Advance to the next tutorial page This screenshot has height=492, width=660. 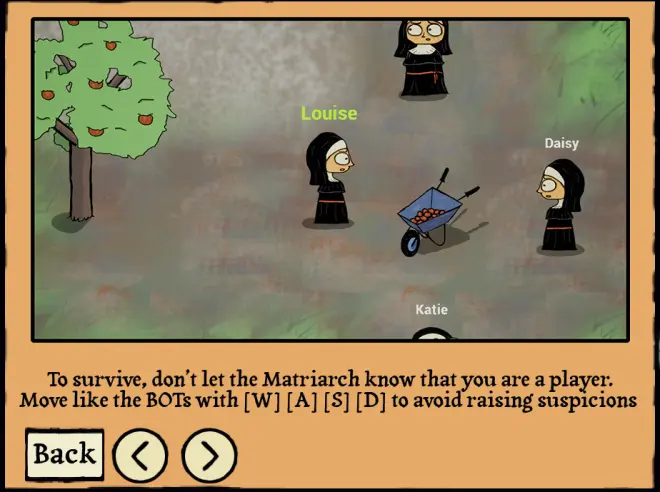coord(209,455)
